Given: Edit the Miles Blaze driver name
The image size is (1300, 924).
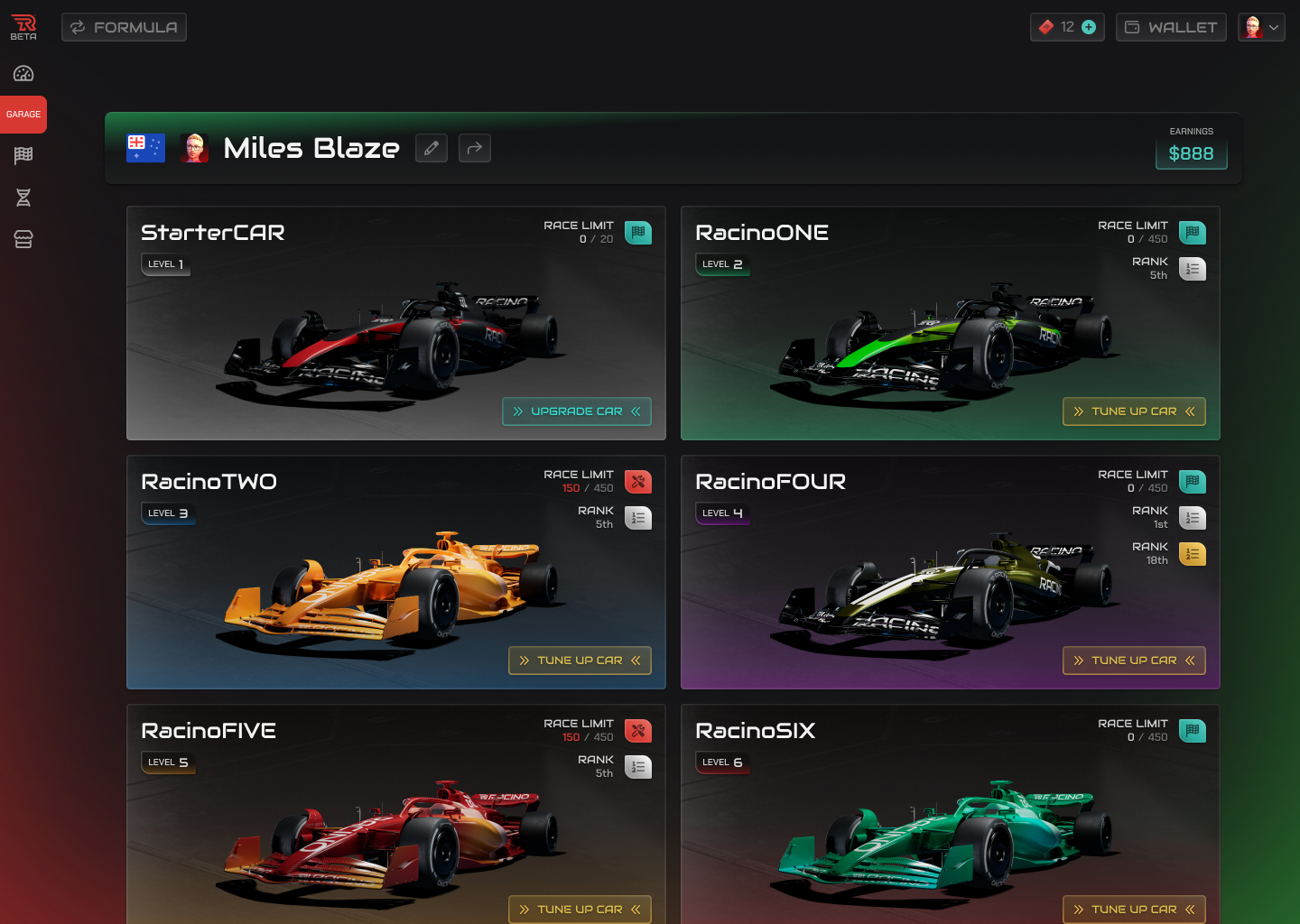Looking at the screenshot, I should click(x=432, y=148).
